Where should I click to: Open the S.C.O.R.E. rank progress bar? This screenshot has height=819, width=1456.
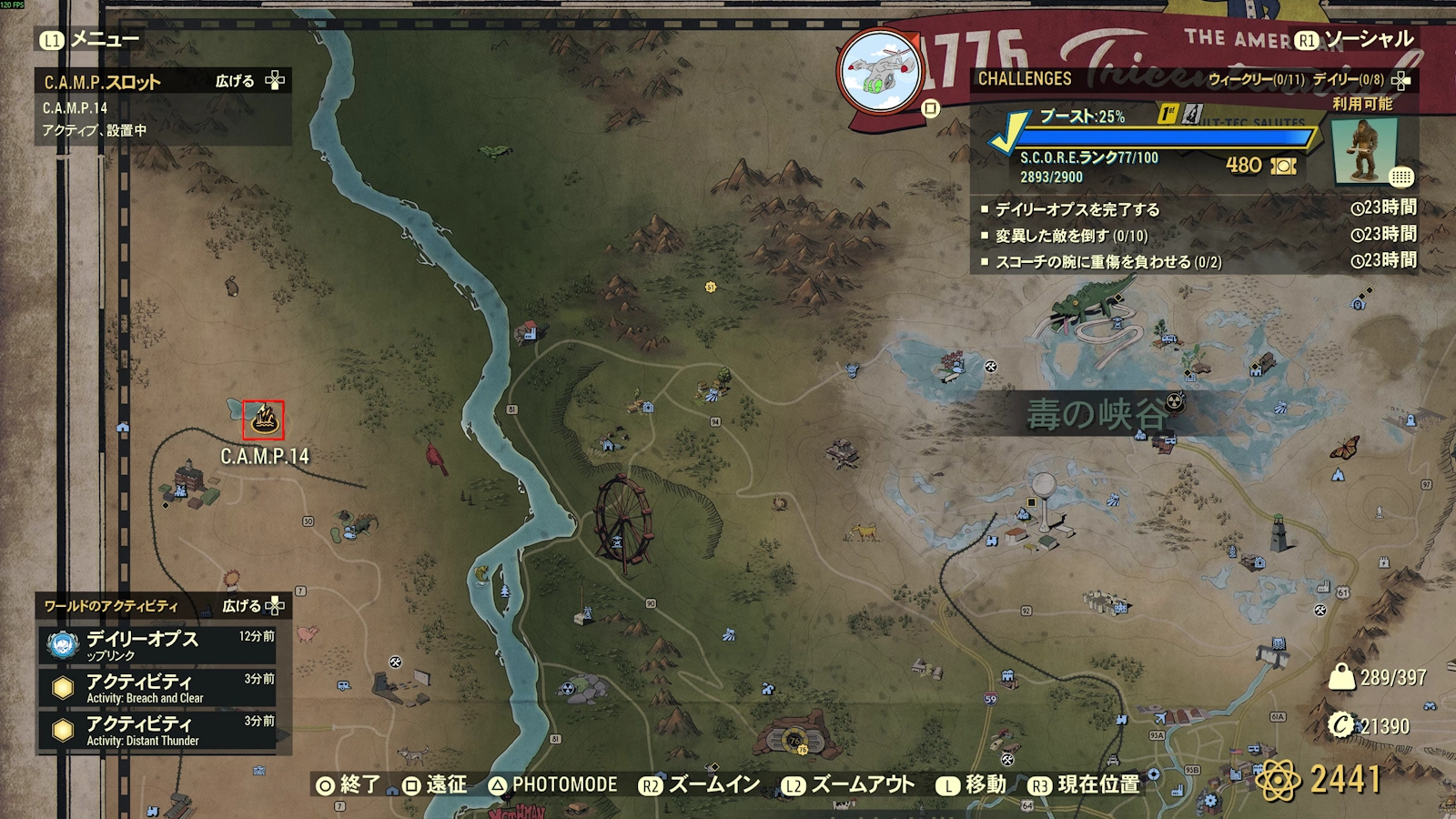click(1163, 138)
